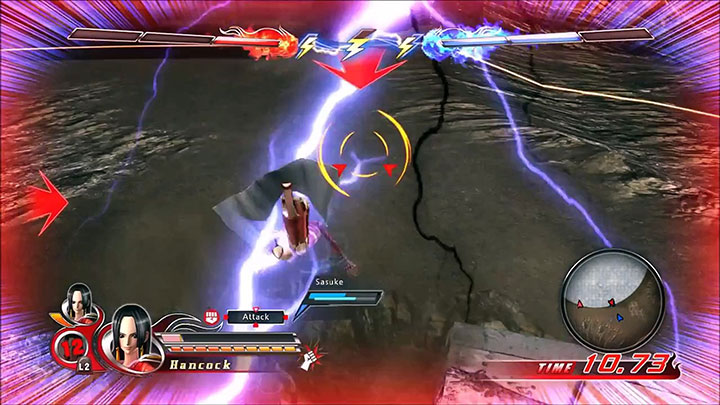Screen dimensions: 720x405
Task: Activate the Attack command label
Action: click(256, 316)
